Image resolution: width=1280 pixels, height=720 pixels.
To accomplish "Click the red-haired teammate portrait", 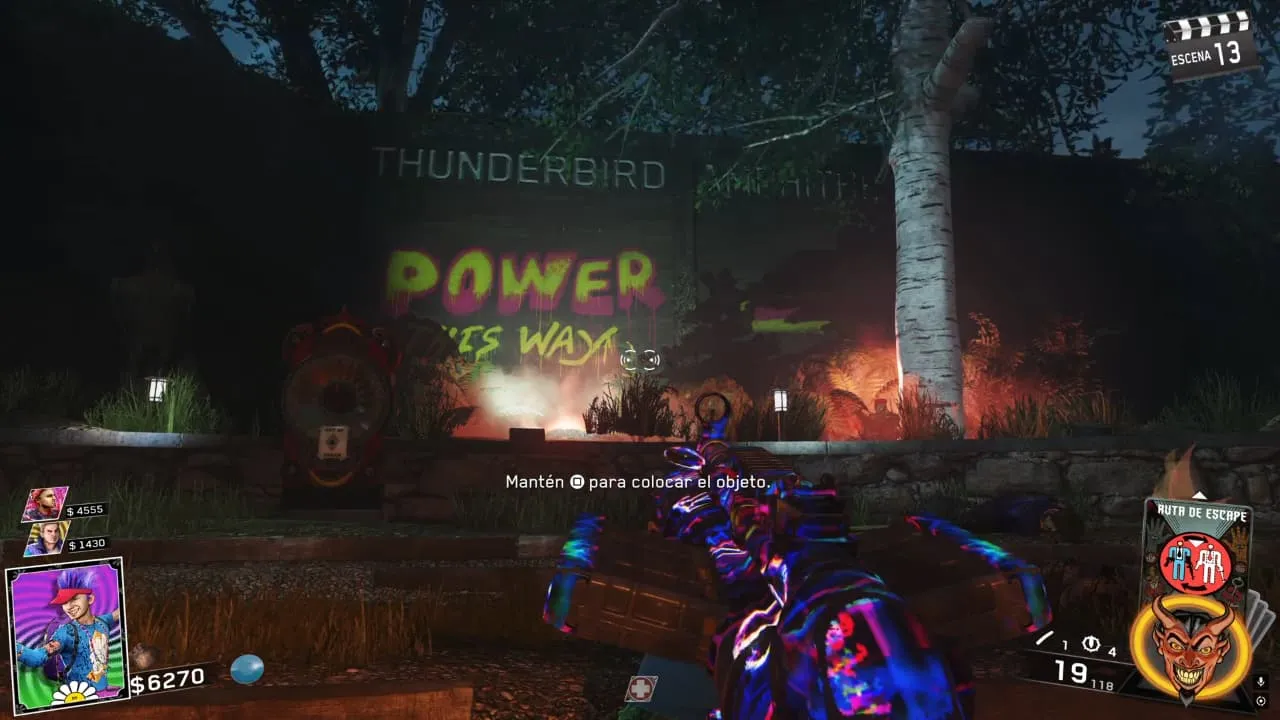I will click(45, 503).
